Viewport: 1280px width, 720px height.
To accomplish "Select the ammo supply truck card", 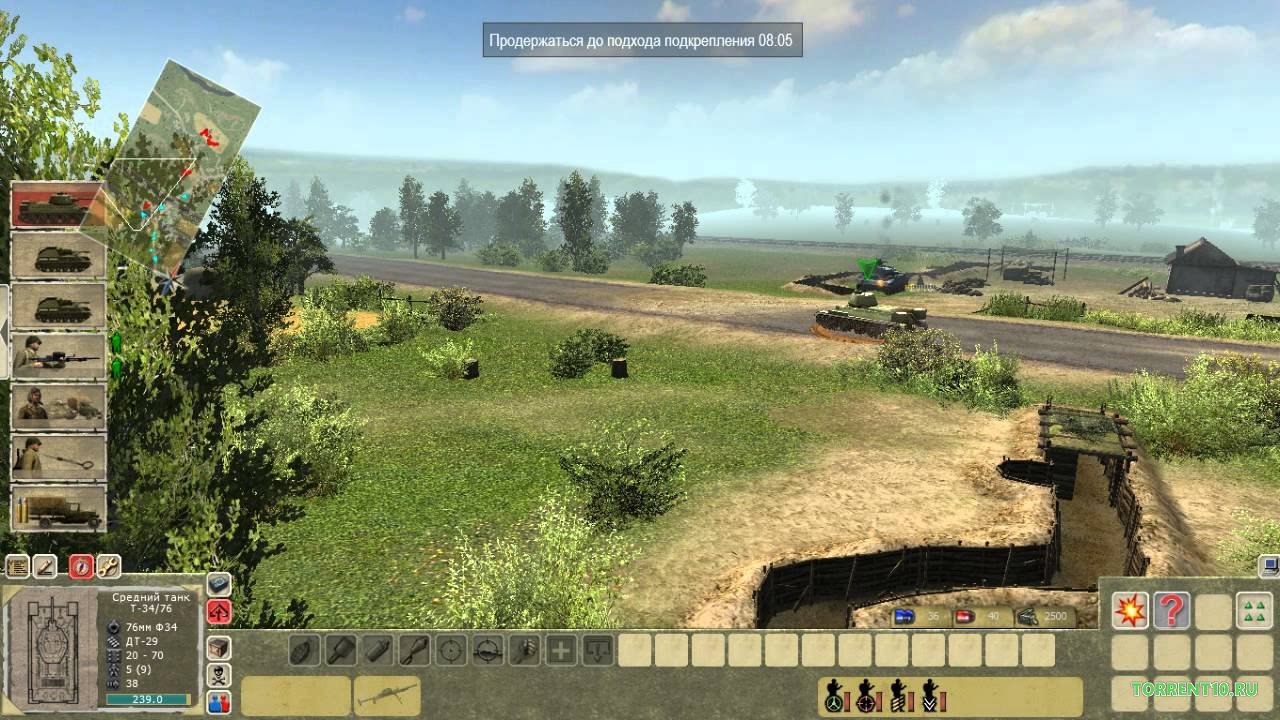I will click(x=58, y=508).
